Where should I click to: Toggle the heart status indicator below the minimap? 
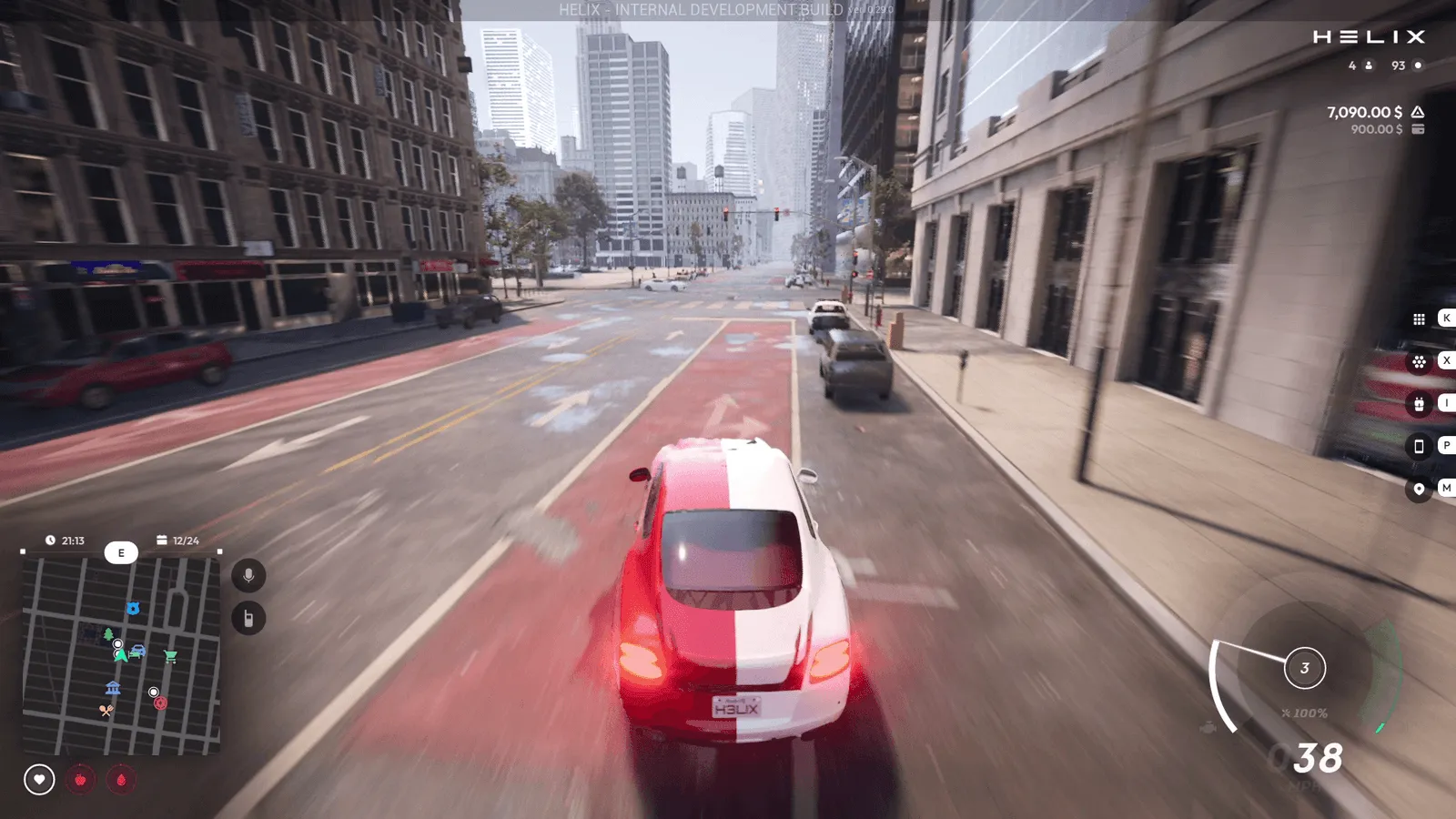point(37,779)
